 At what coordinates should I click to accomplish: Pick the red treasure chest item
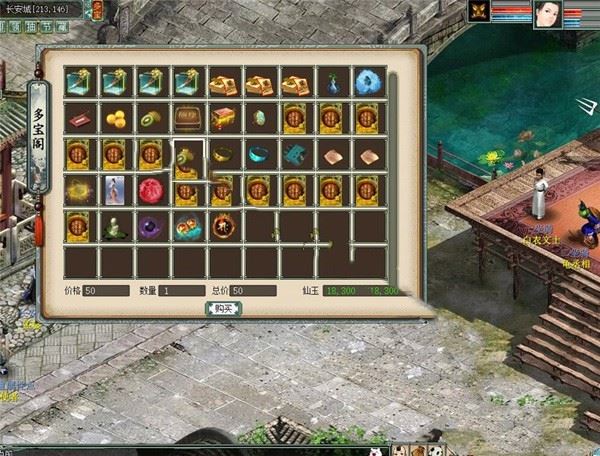(x=222, y=118)
